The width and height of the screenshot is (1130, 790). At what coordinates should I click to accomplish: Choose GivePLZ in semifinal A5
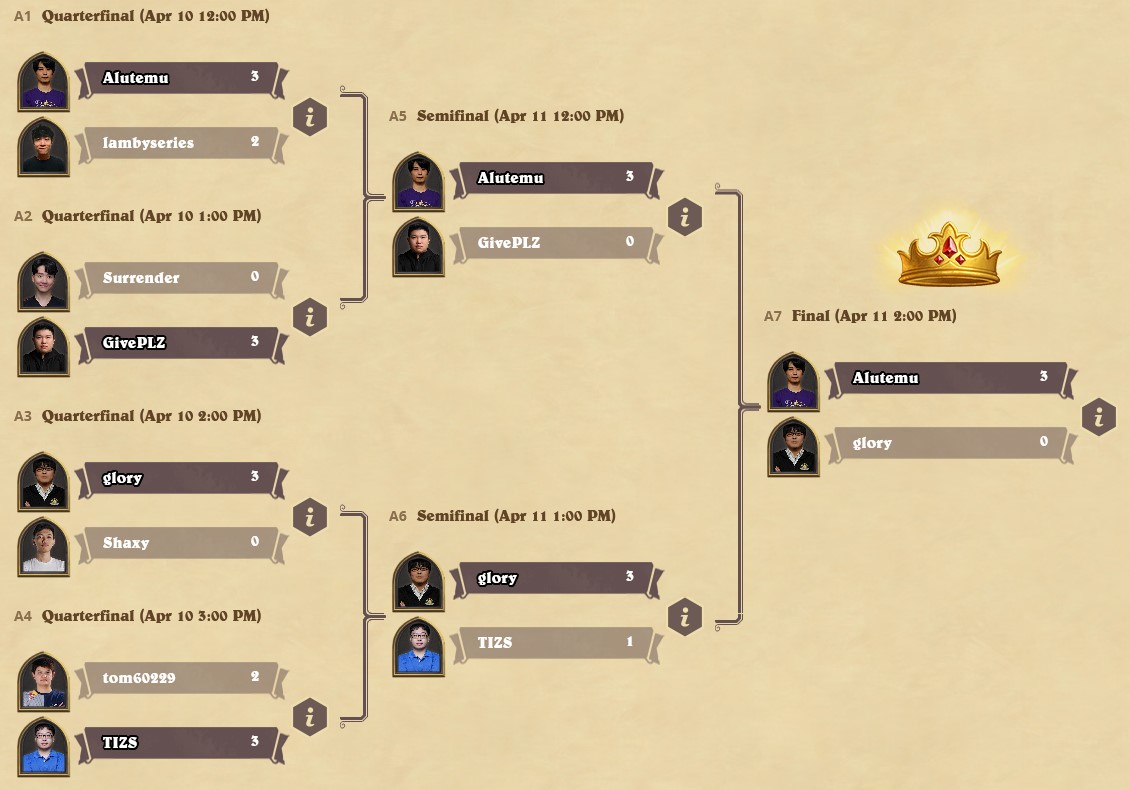554,243
